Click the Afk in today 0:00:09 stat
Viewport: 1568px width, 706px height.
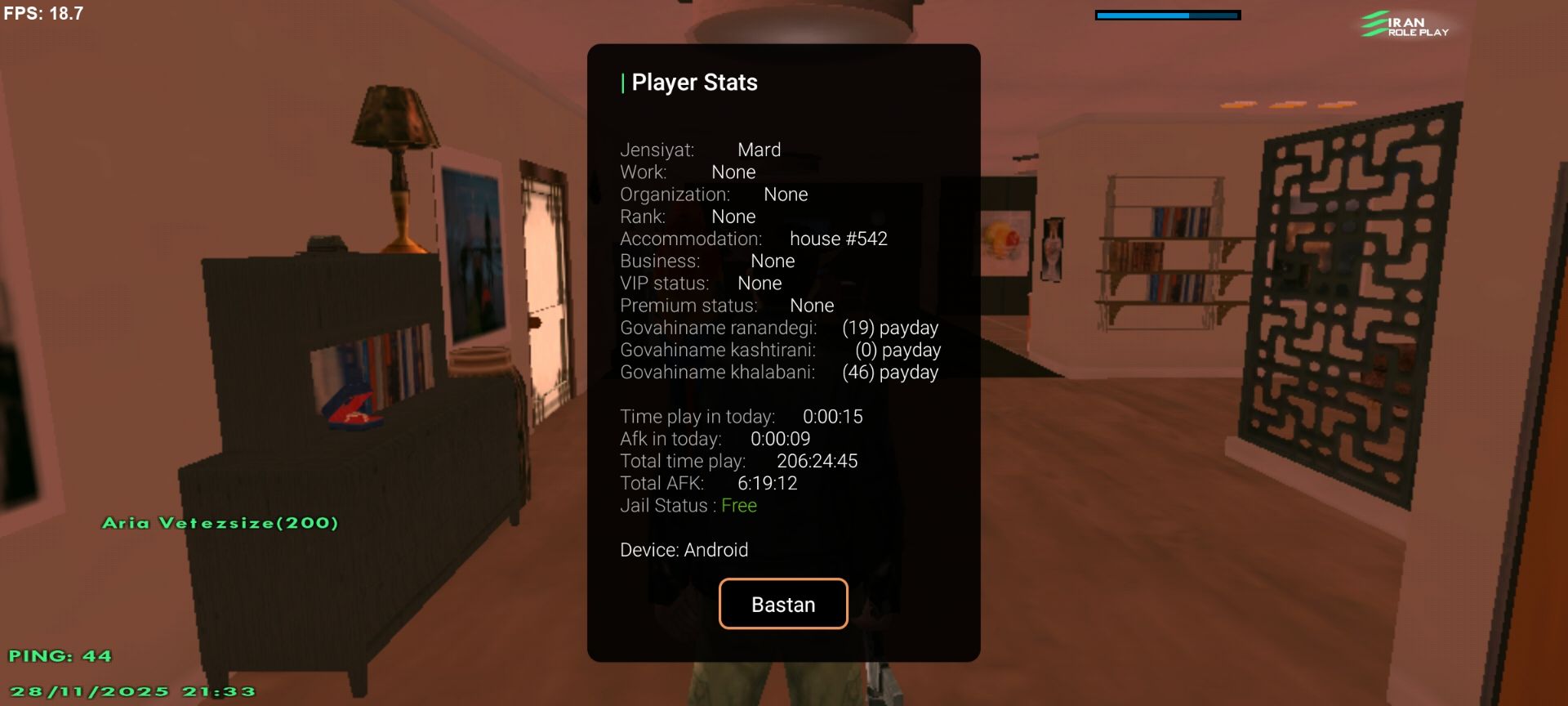tap(715, 439)
